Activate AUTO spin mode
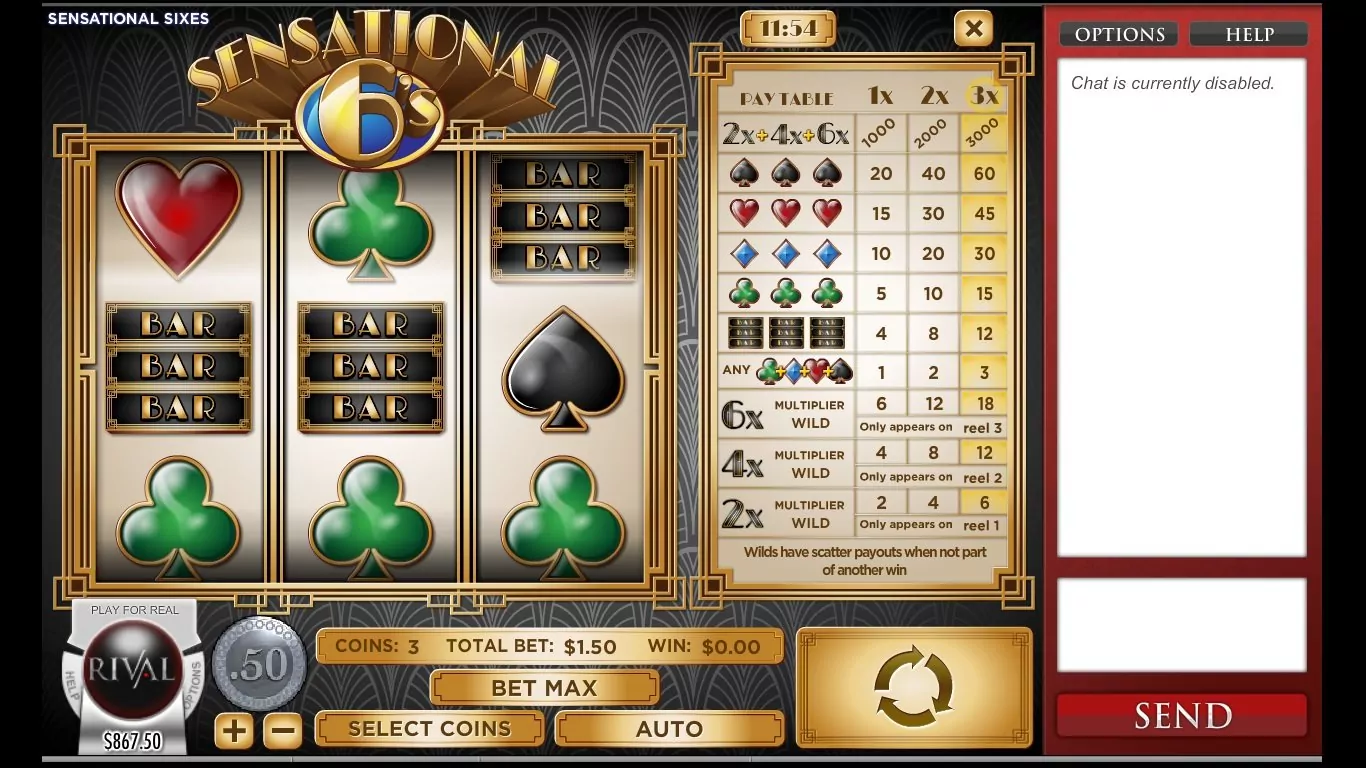 669,729
